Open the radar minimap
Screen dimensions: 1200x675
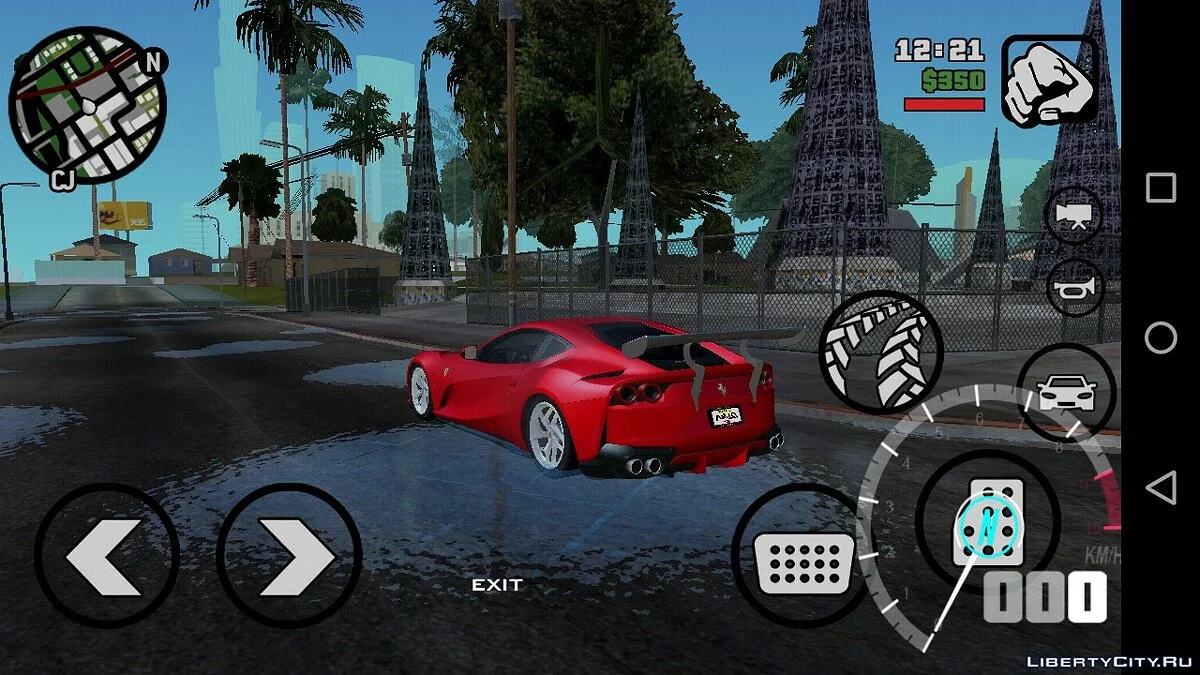[87, 105]
